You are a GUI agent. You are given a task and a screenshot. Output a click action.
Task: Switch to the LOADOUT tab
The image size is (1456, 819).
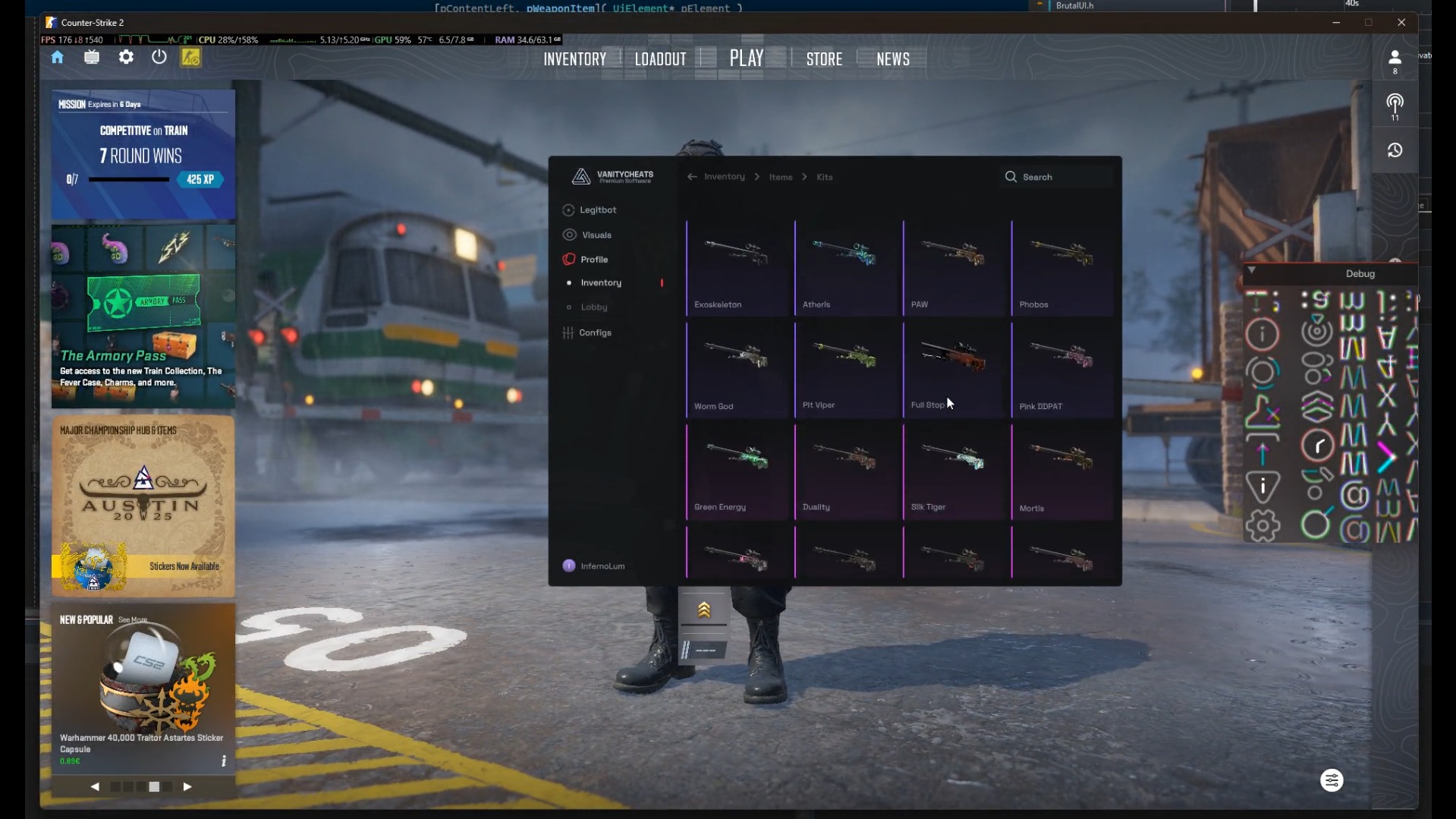click(660, 59)
